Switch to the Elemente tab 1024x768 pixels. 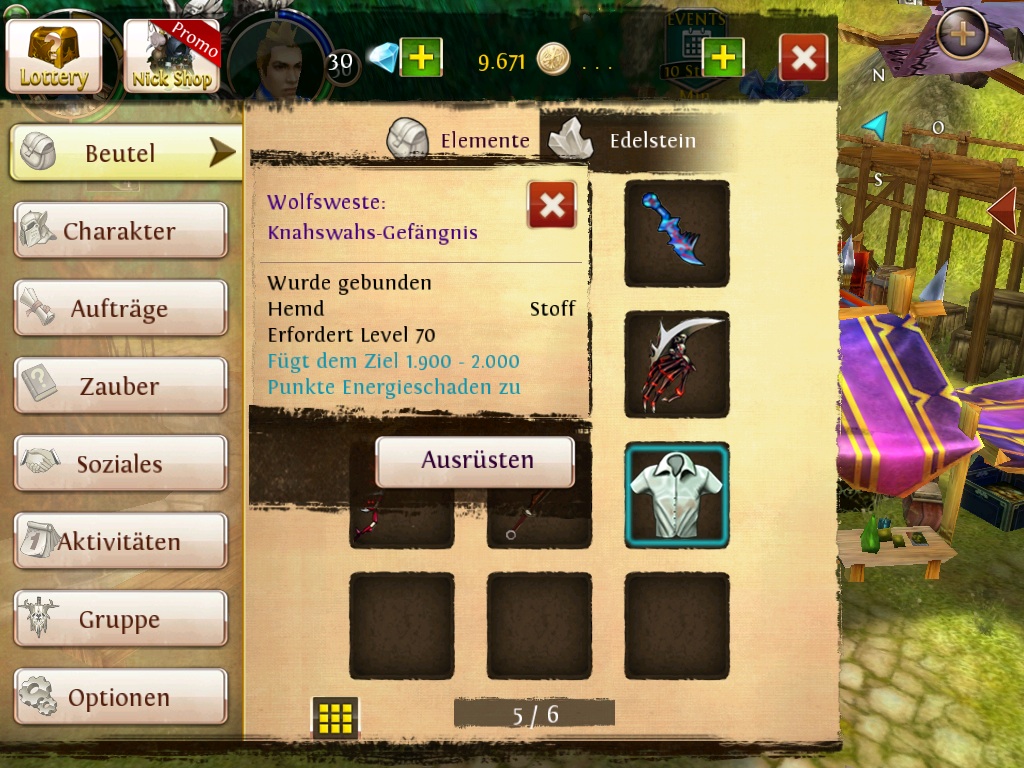pyautogui.click(x=462, y=140)
